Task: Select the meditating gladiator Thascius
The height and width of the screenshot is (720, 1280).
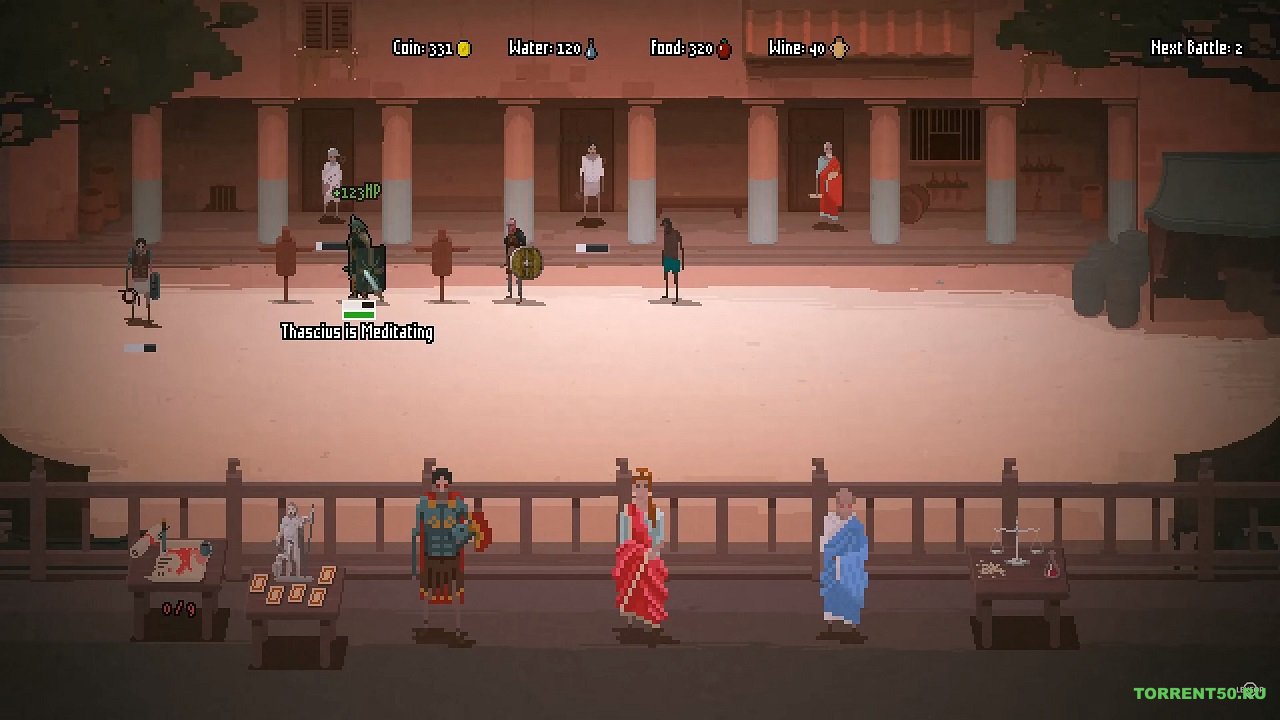Action: click(x=364, y=258)
